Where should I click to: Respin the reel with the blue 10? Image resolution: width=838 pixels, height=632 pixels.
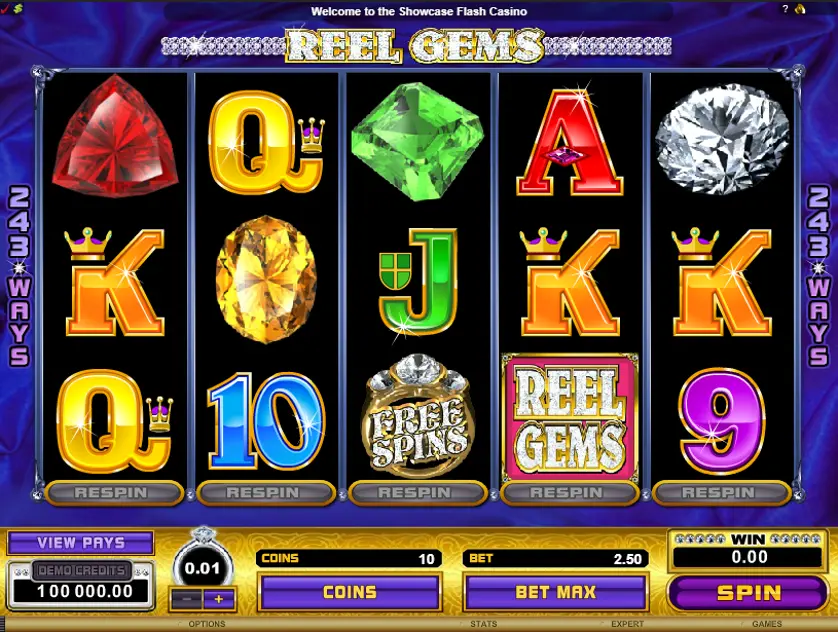(265, 493)
